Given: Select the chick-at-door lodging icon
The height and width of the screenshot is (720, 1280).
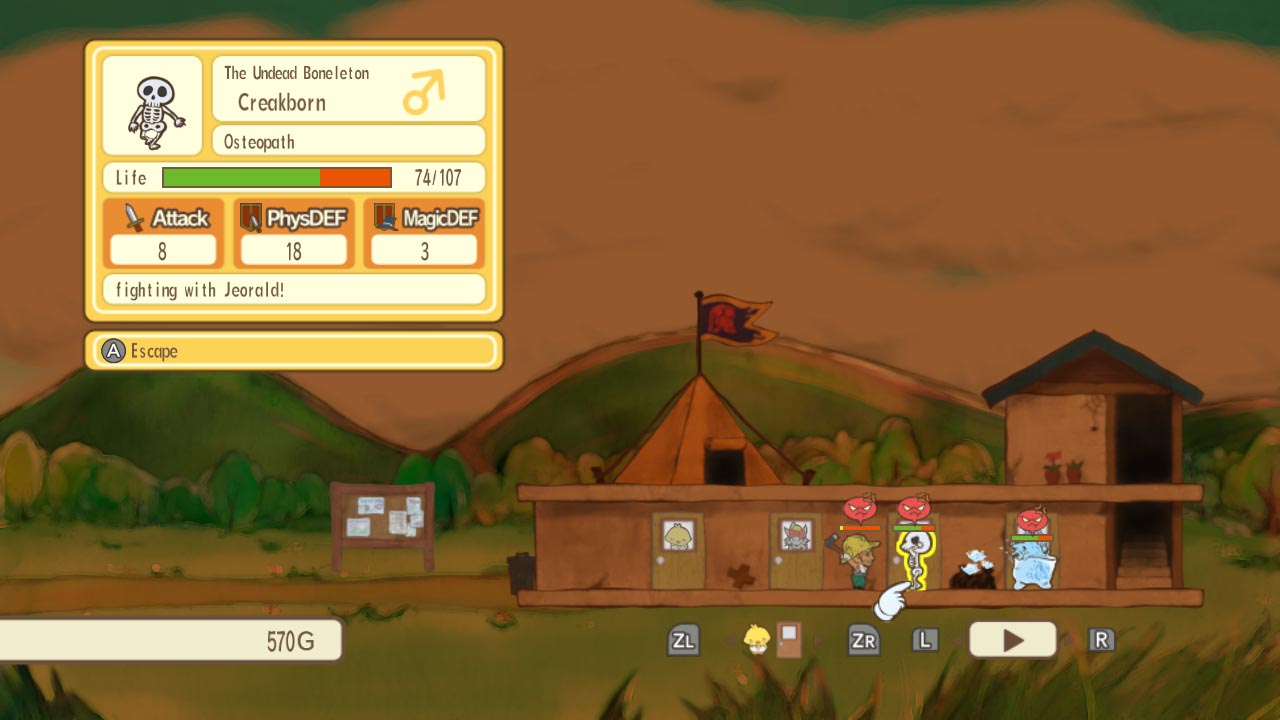Looking at the screenshot, I should point(770,639).
